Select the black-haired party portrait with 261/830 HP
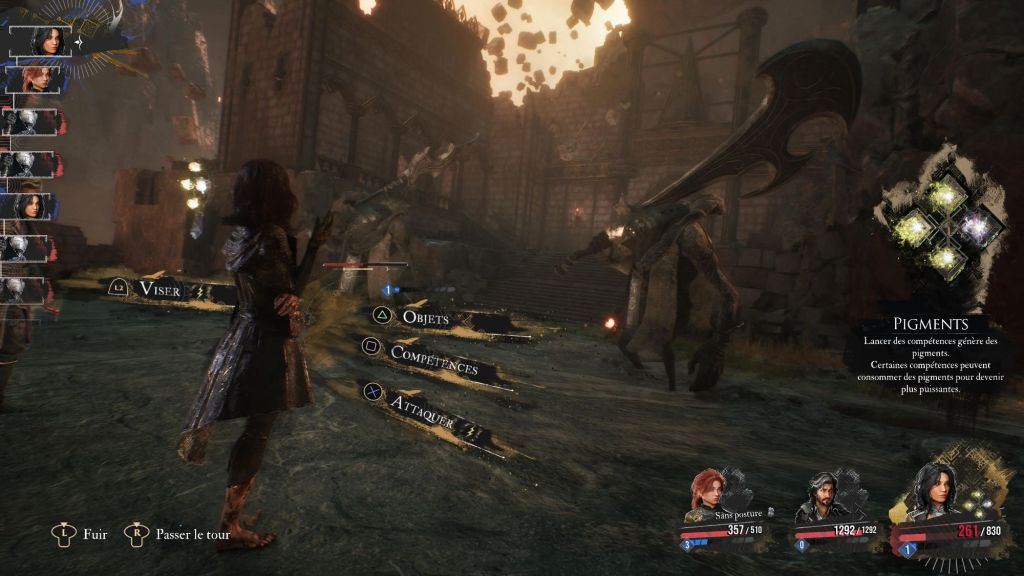 935,492
